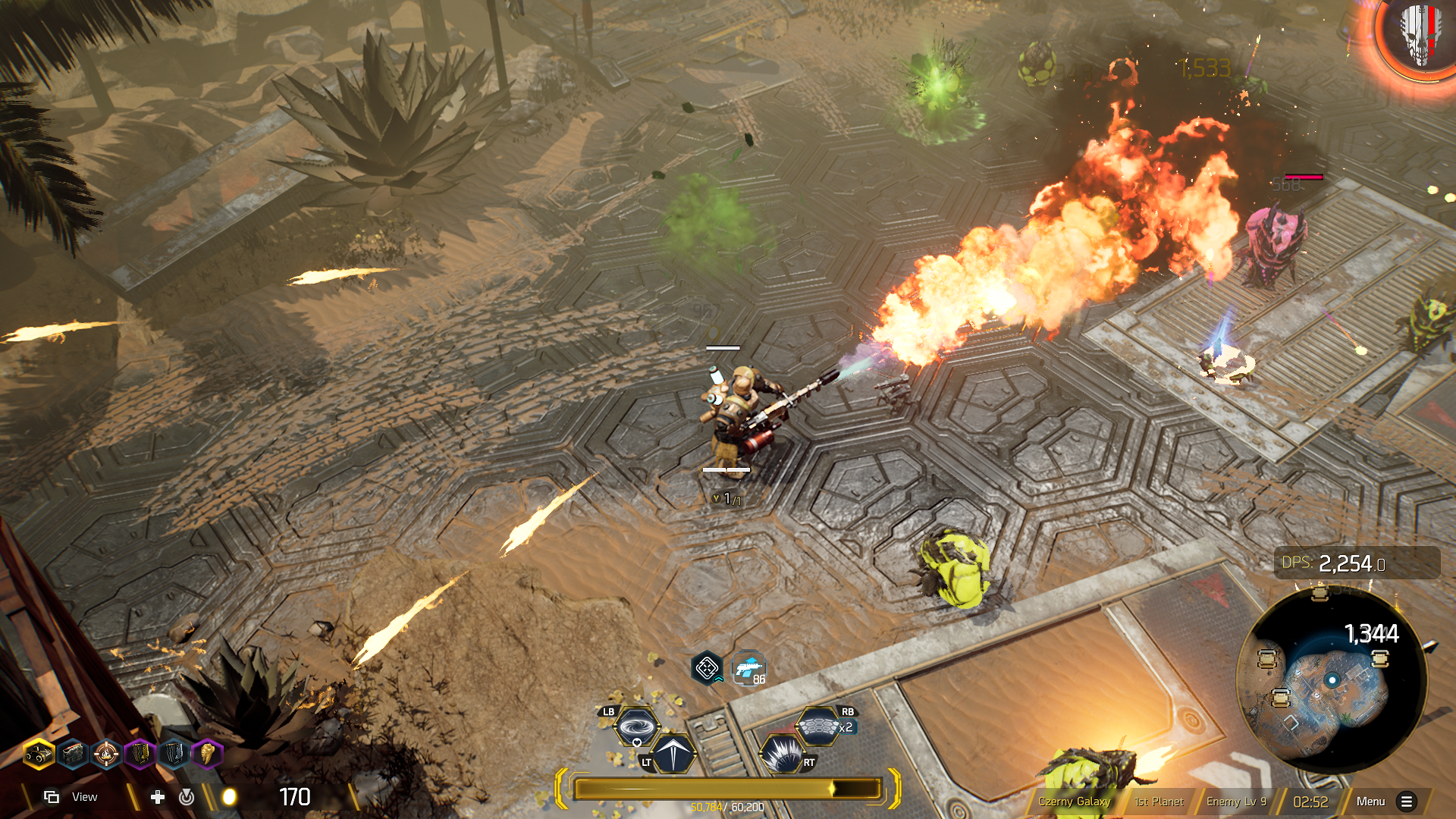Viewport: 1456px width, 819px height.
Task: Select the gold-bordered binoculars item icon
Action: click(x=38, y=755)
